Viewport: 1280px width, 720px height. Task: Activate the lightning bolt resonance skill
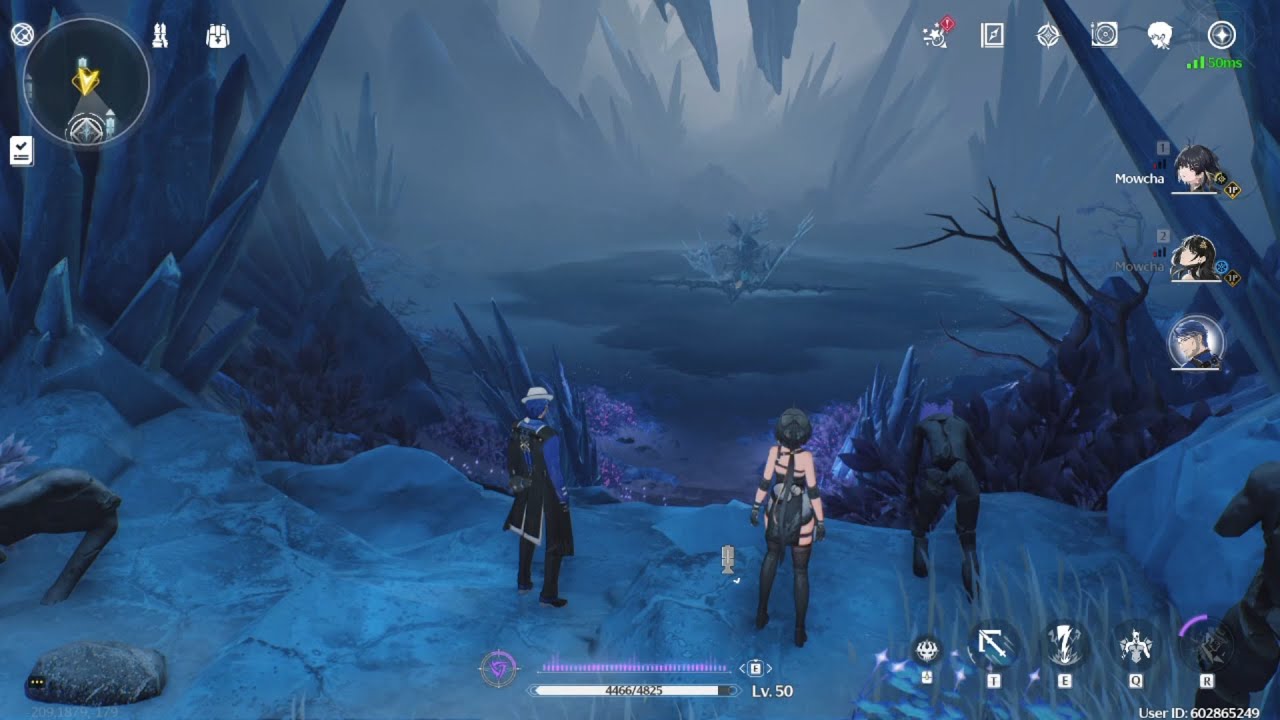1064,645
